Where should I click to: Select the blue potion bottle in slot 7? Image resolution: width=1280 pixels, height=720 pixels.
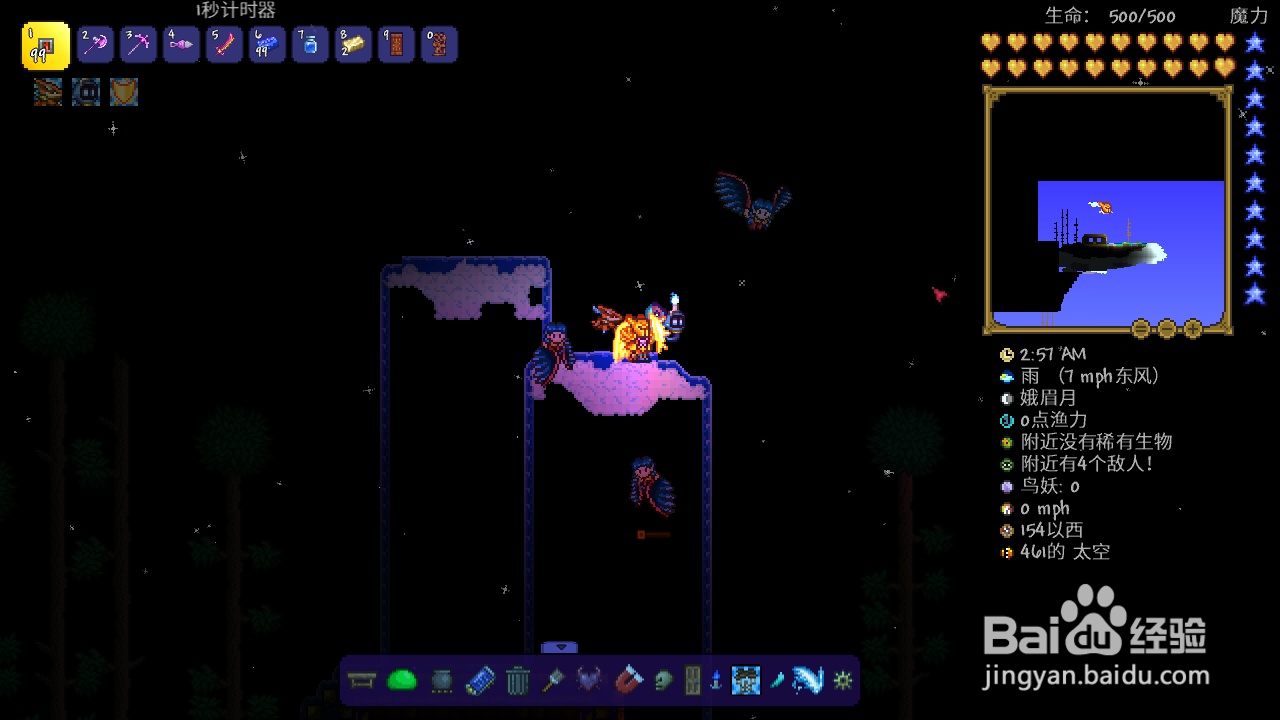[311, 45]
